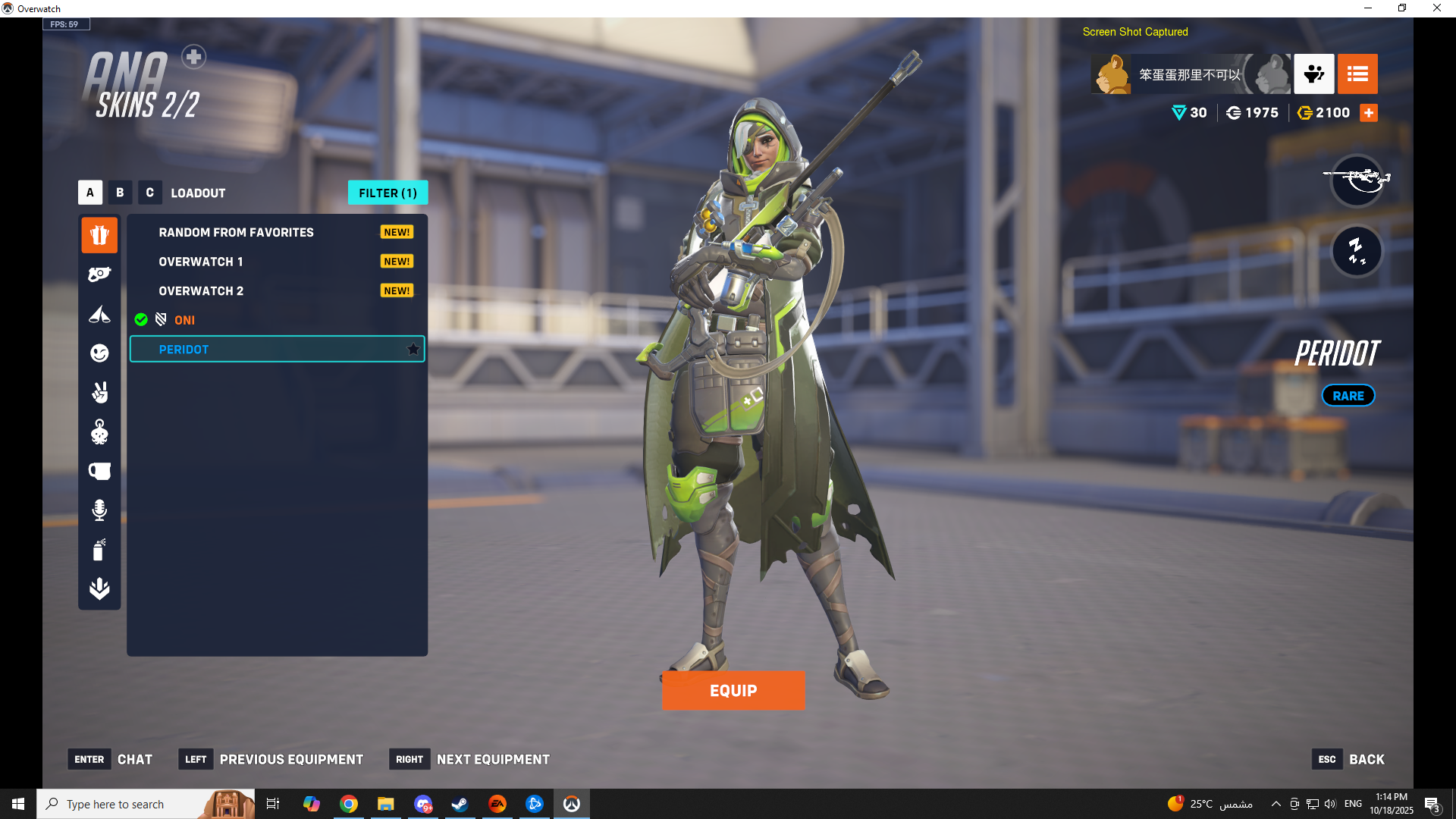
Task: Choose the Overwatch 1 skin
Action: tap(201, 262)
